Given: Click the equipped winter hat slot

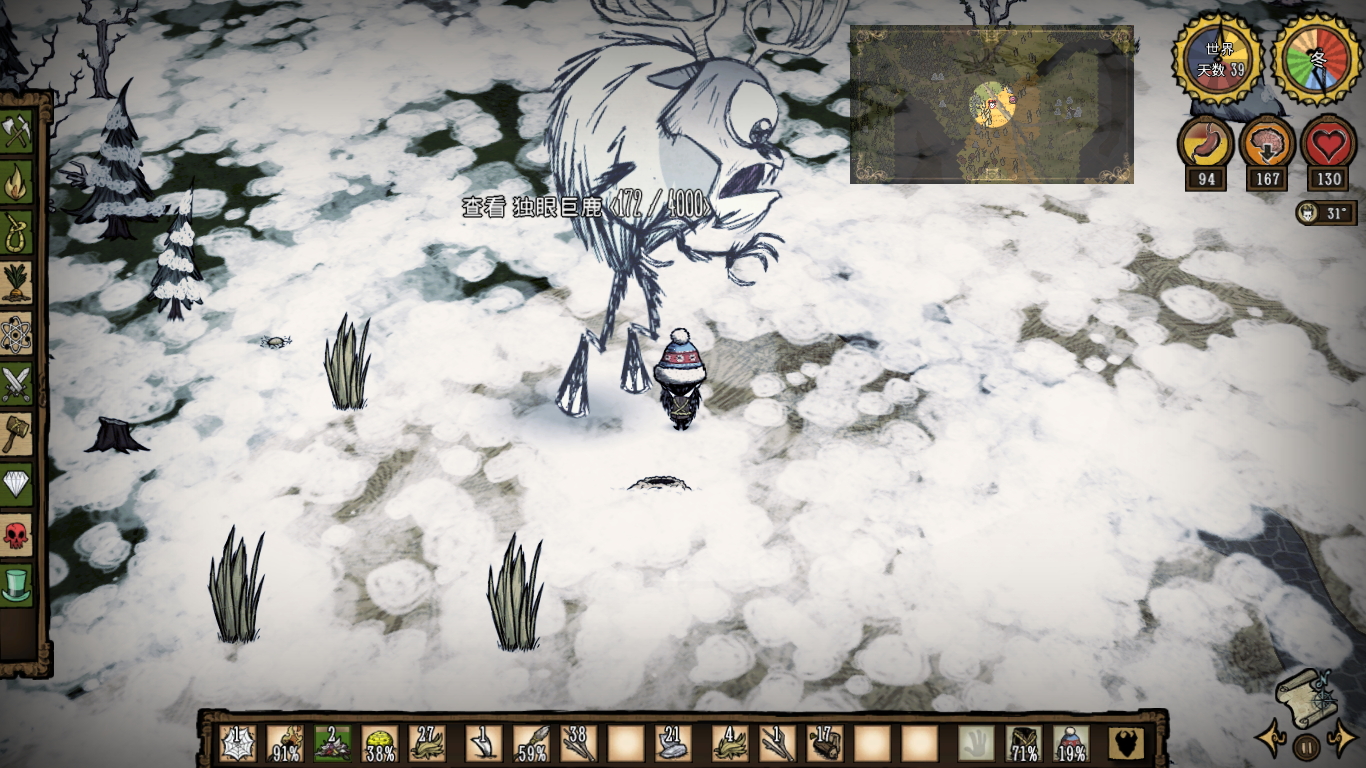Looking at the screenshot, I should [x=1072, y=744].
